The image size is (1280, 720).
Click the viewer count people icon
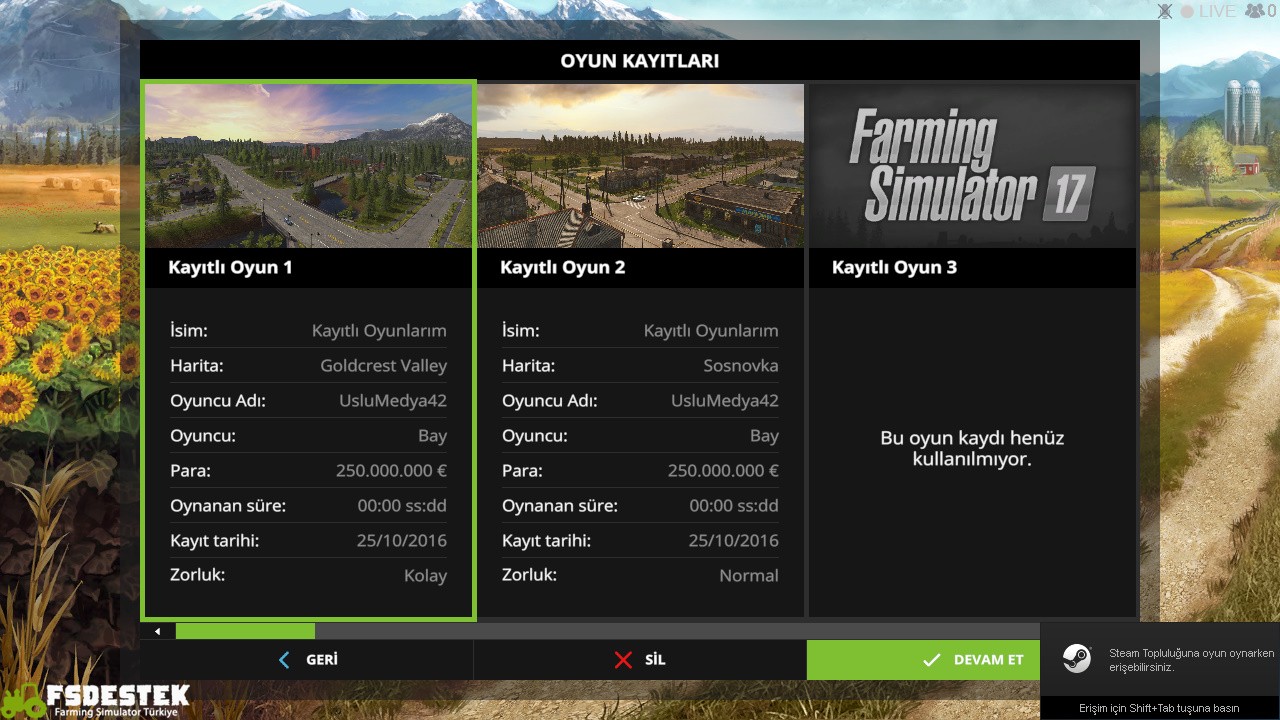(x=1252, y=11)
